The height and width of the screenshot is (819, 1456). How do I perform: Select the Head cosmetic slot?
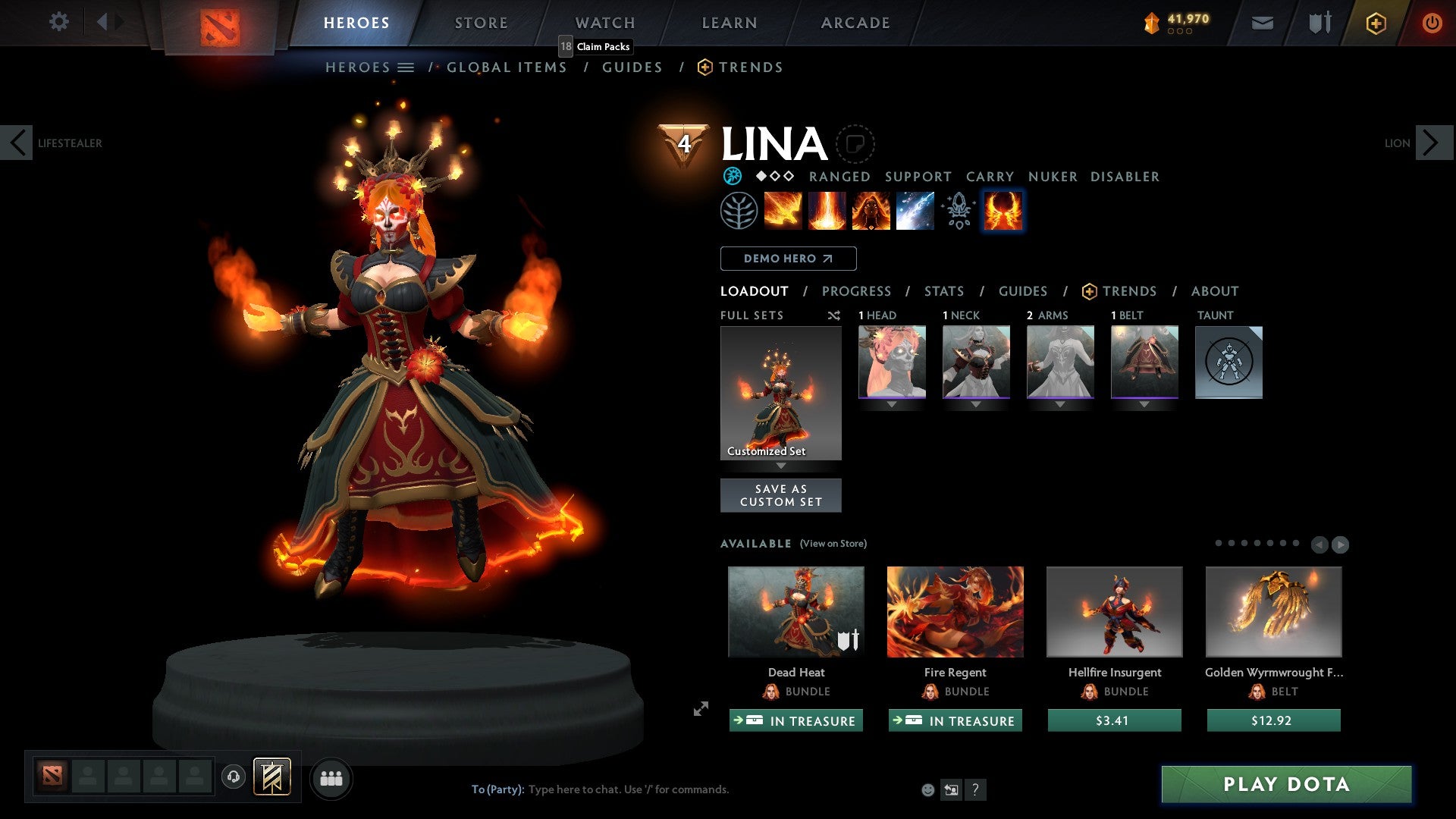point(892,362)
